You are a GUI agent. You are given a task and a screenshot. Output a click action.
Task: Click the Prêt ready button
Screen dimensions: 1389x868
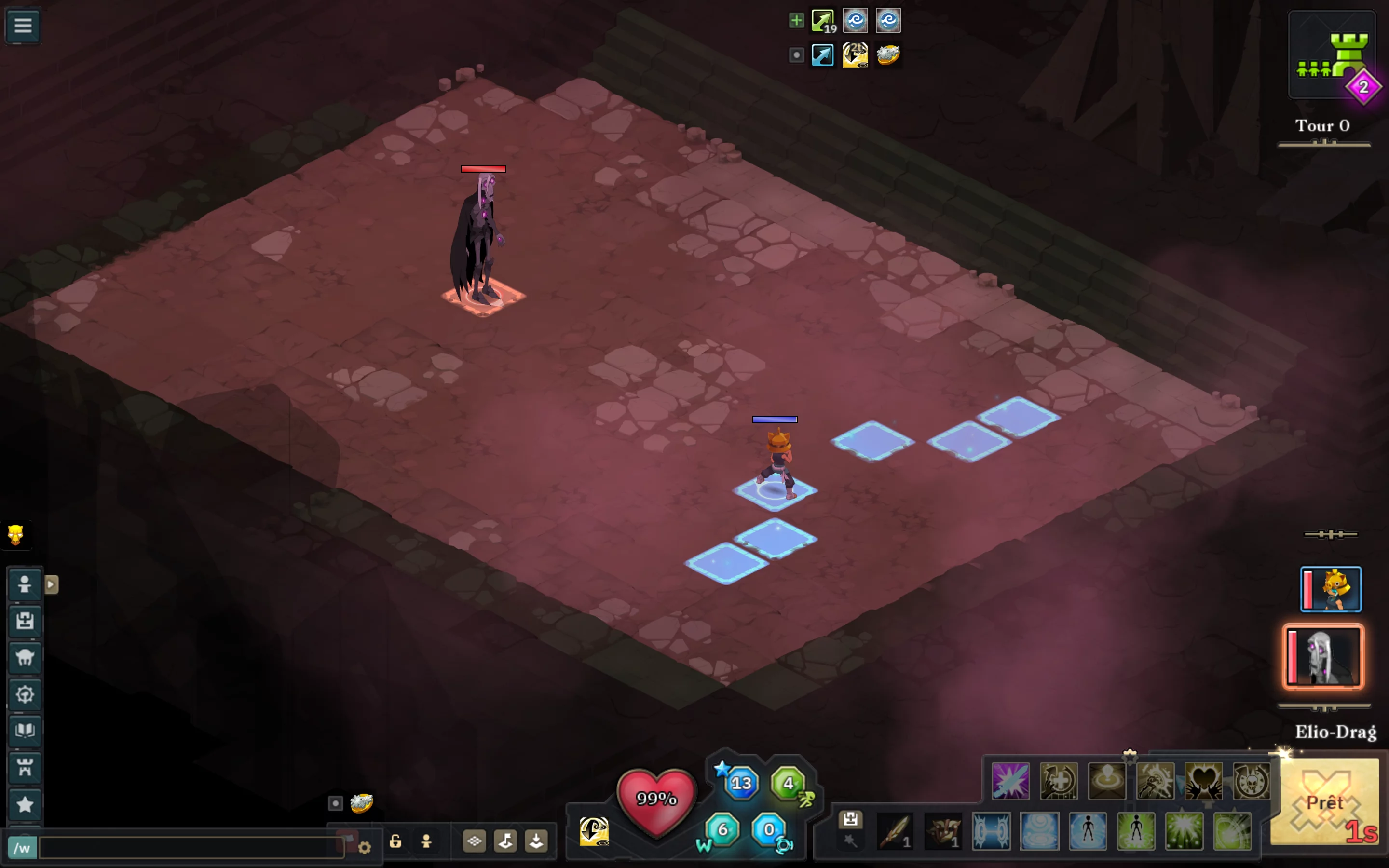pyautogui.click(x=1324, y=802)
